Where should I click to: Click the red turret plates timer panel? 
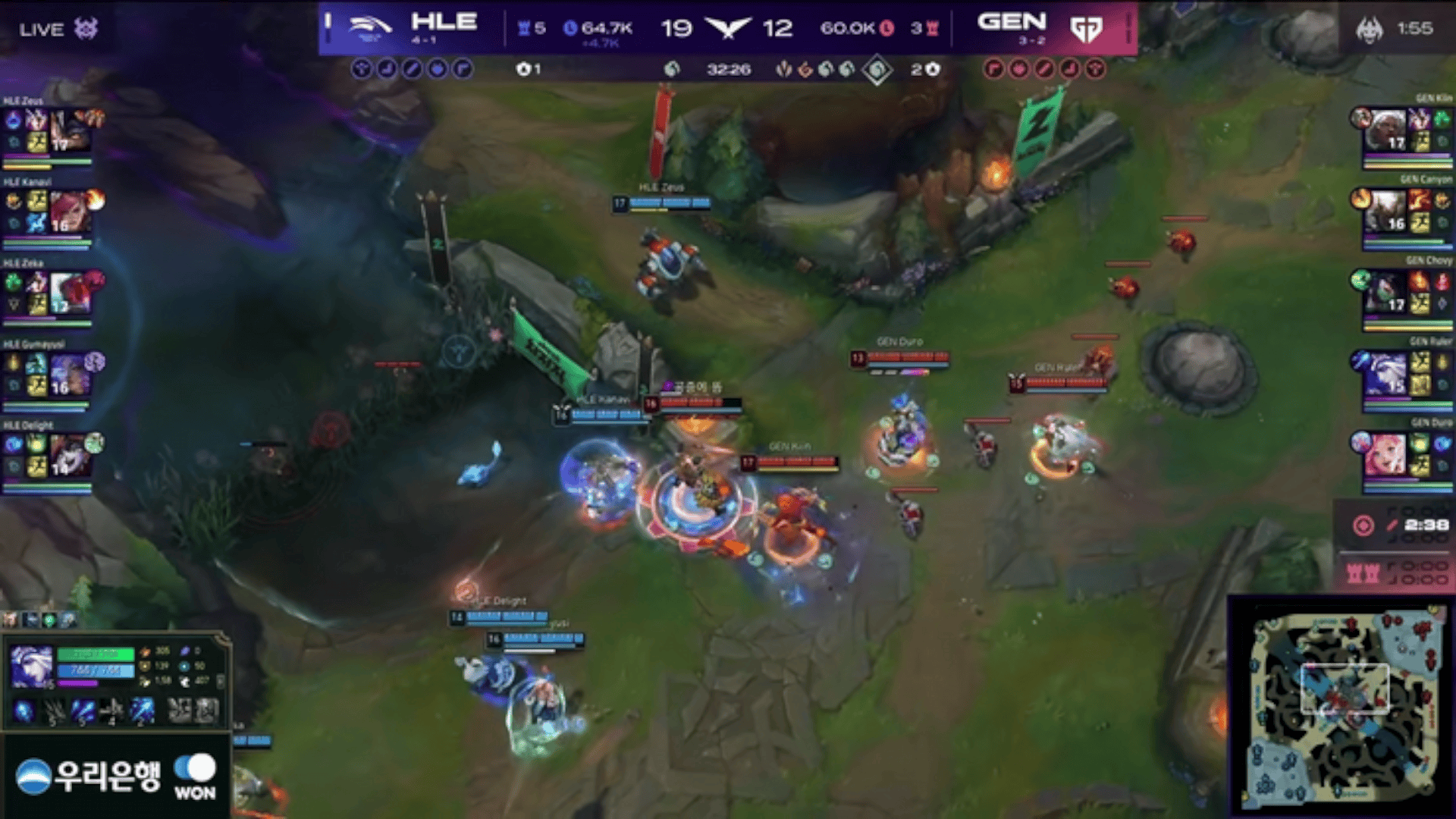pos(1394,572)
